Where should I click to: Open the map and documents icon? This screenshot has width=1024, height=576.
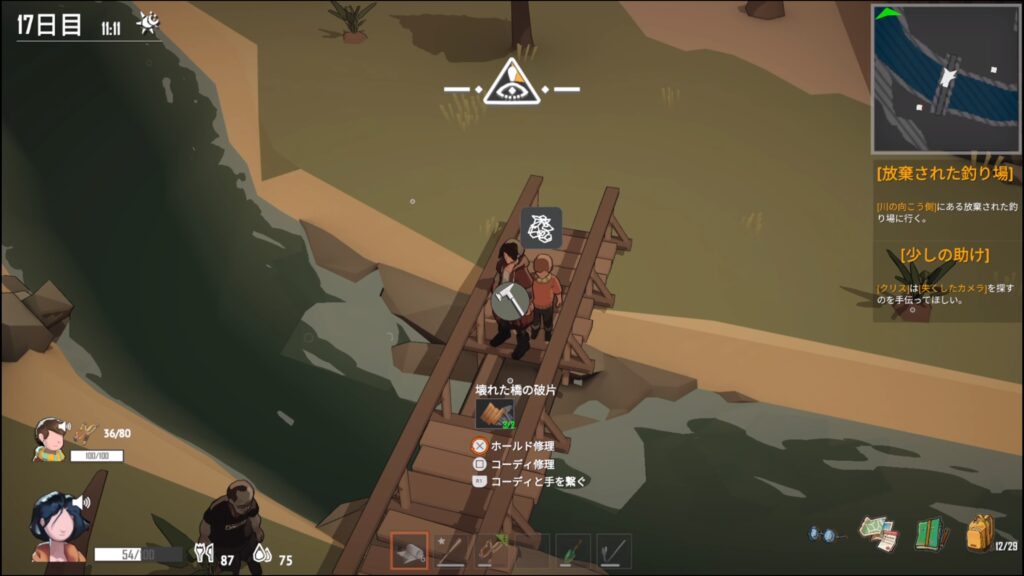[x=880, y=534]
